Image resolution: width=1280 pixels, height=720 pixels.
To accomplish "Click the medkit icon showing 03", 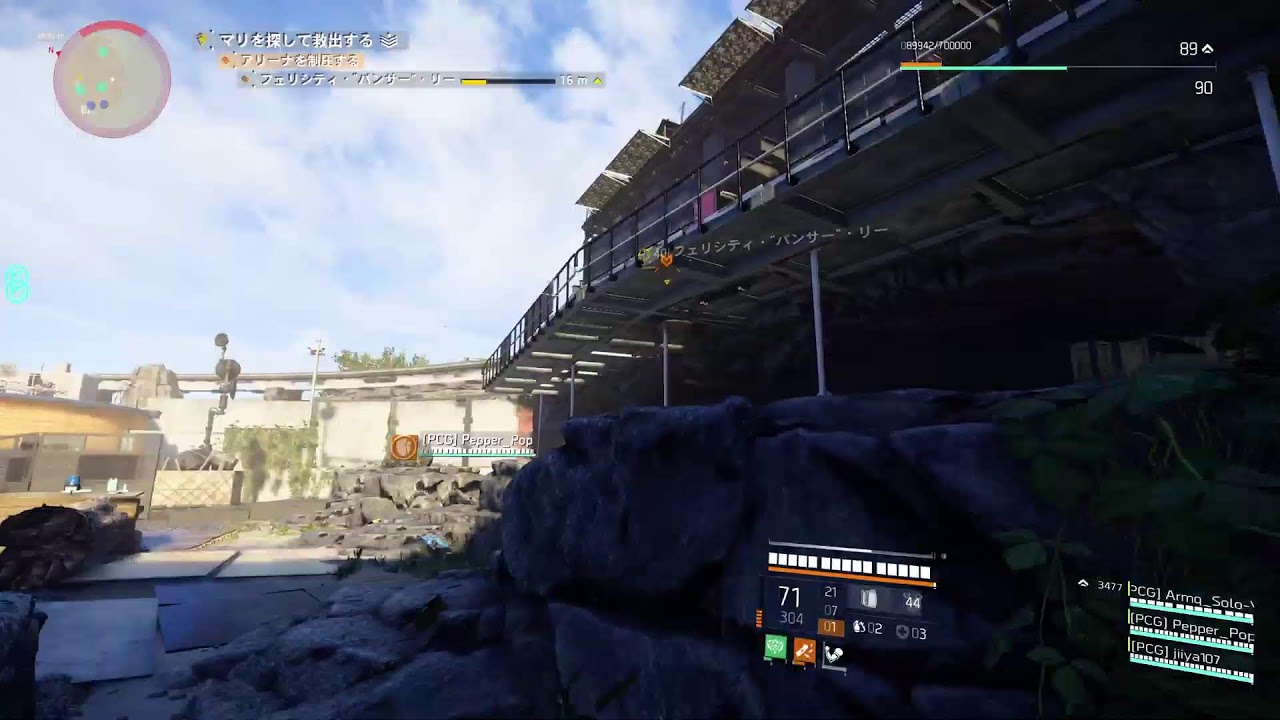I will [903, 632].
